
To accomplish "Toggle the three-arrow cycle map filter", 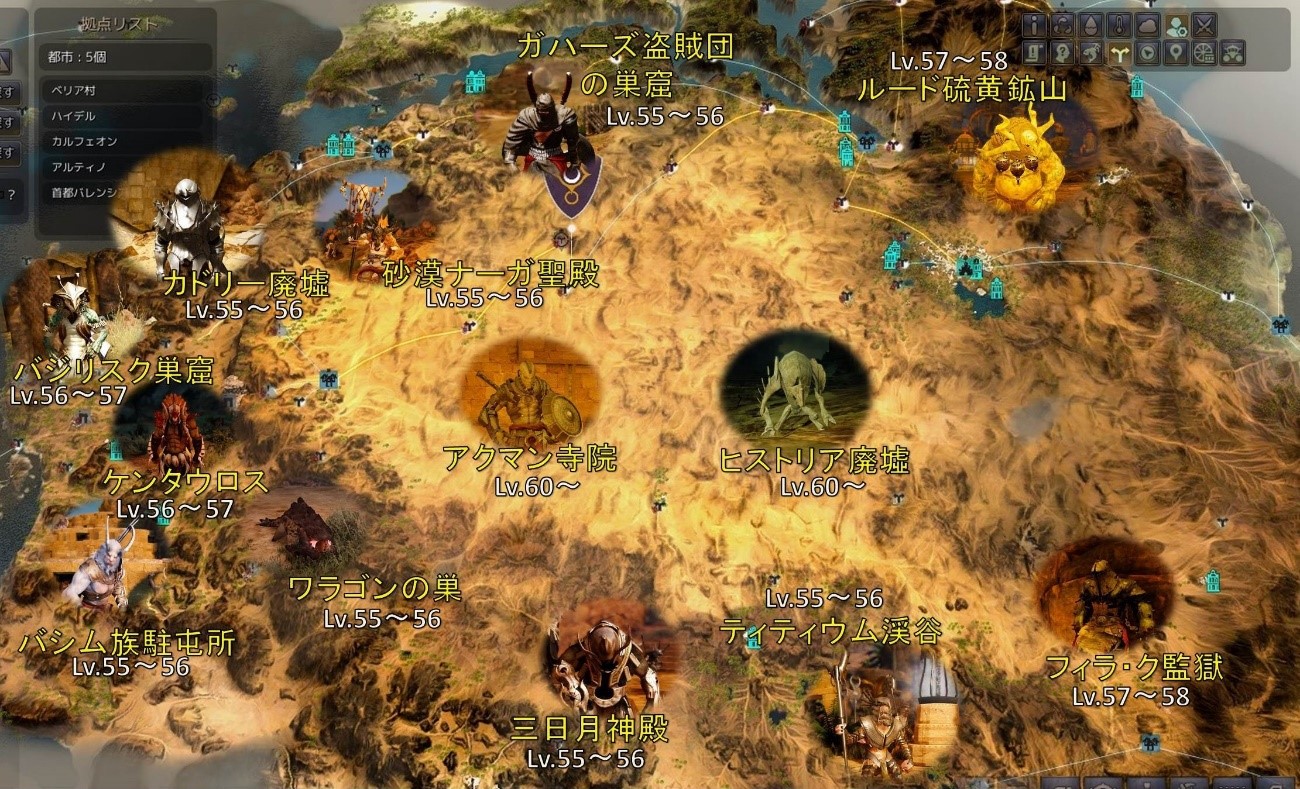I will (x=1062, y=24).
